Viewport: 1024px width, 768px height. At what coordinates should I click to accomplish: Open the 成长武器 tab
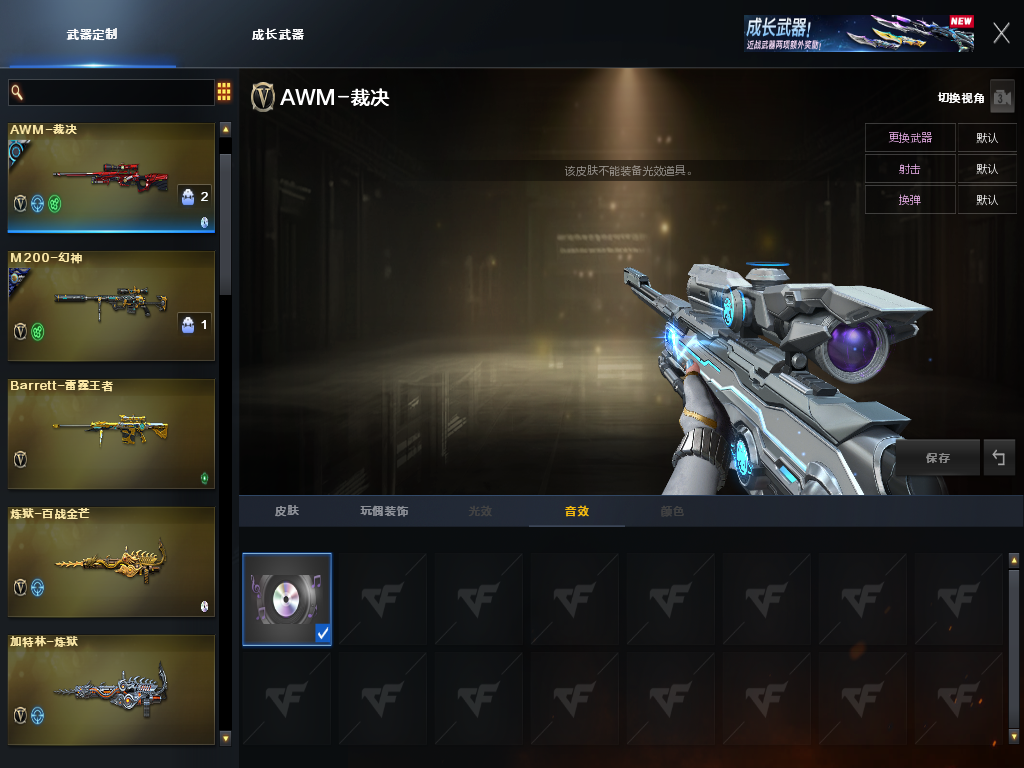[x=278, y=34]
